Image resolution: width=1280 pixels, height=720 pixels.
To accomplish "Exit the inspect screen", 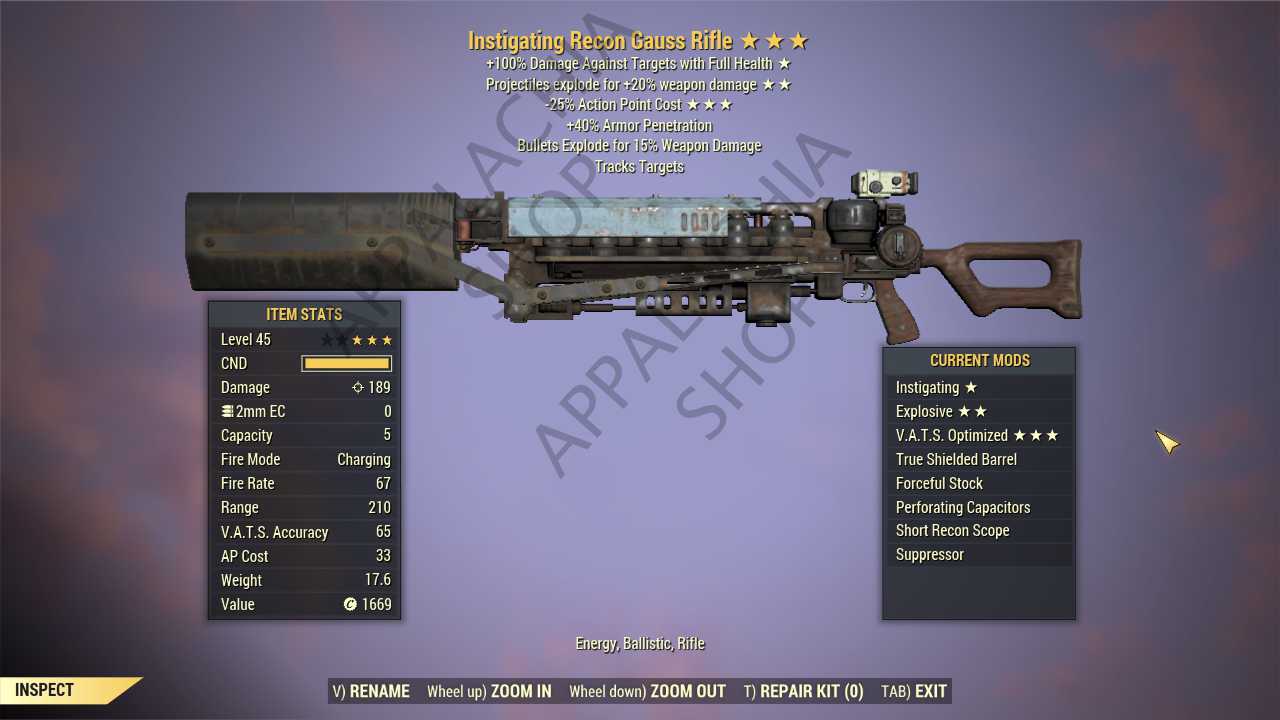I will pos(914,691).
